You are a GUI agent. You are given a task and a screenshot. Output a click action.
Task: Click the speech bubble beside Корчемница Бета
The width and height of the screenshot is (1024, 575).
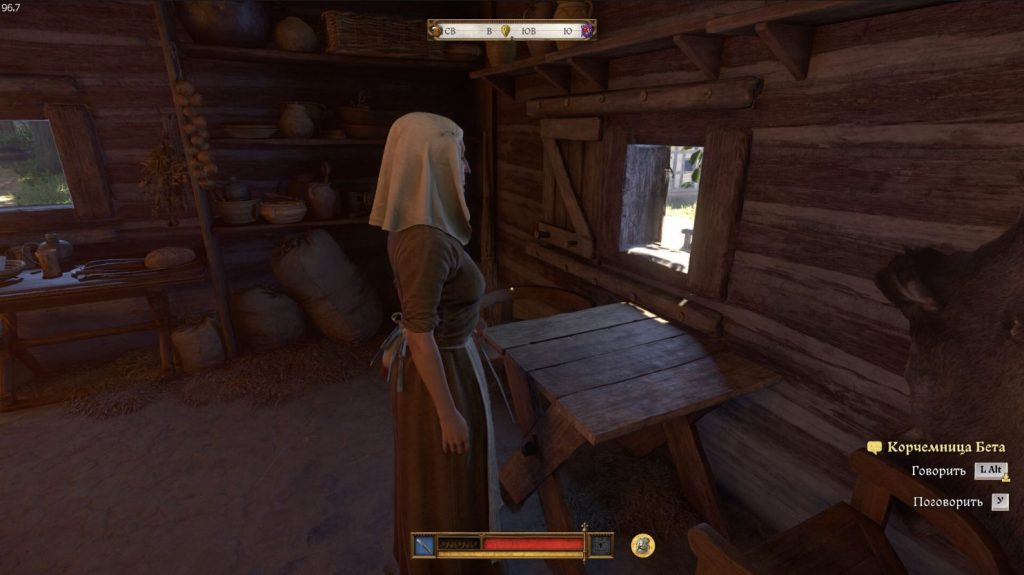[875, 448]
